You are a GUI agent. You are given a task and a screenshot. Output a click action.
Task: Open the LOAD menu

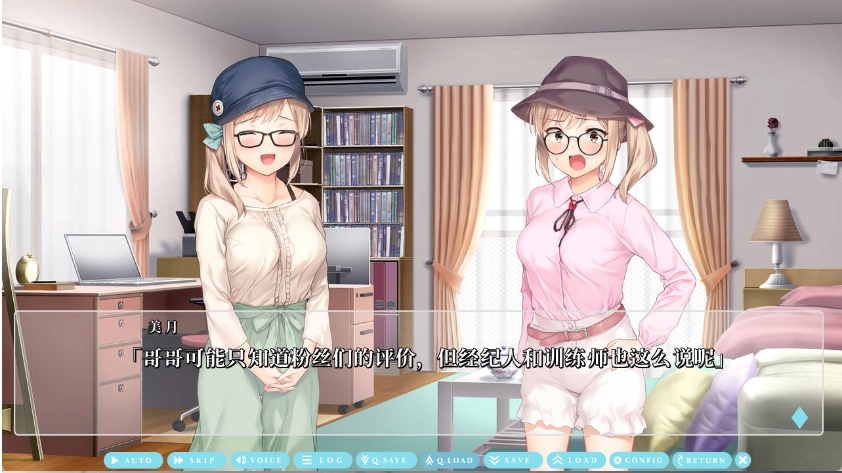(x=575, y=460)
